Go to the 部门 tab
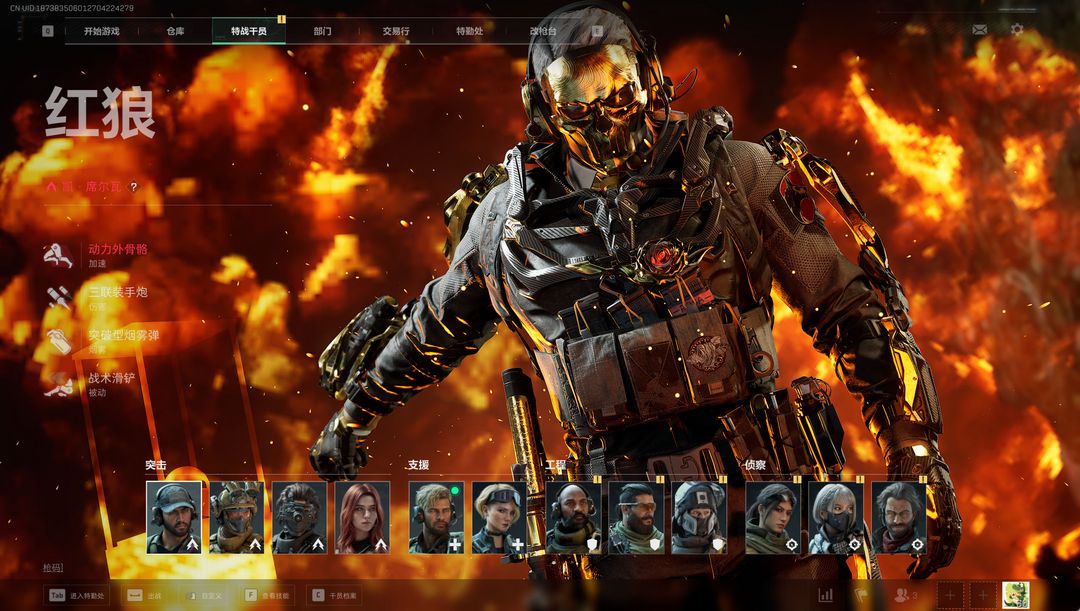This screenshot has width=1080, height=611. coord(322,31)
